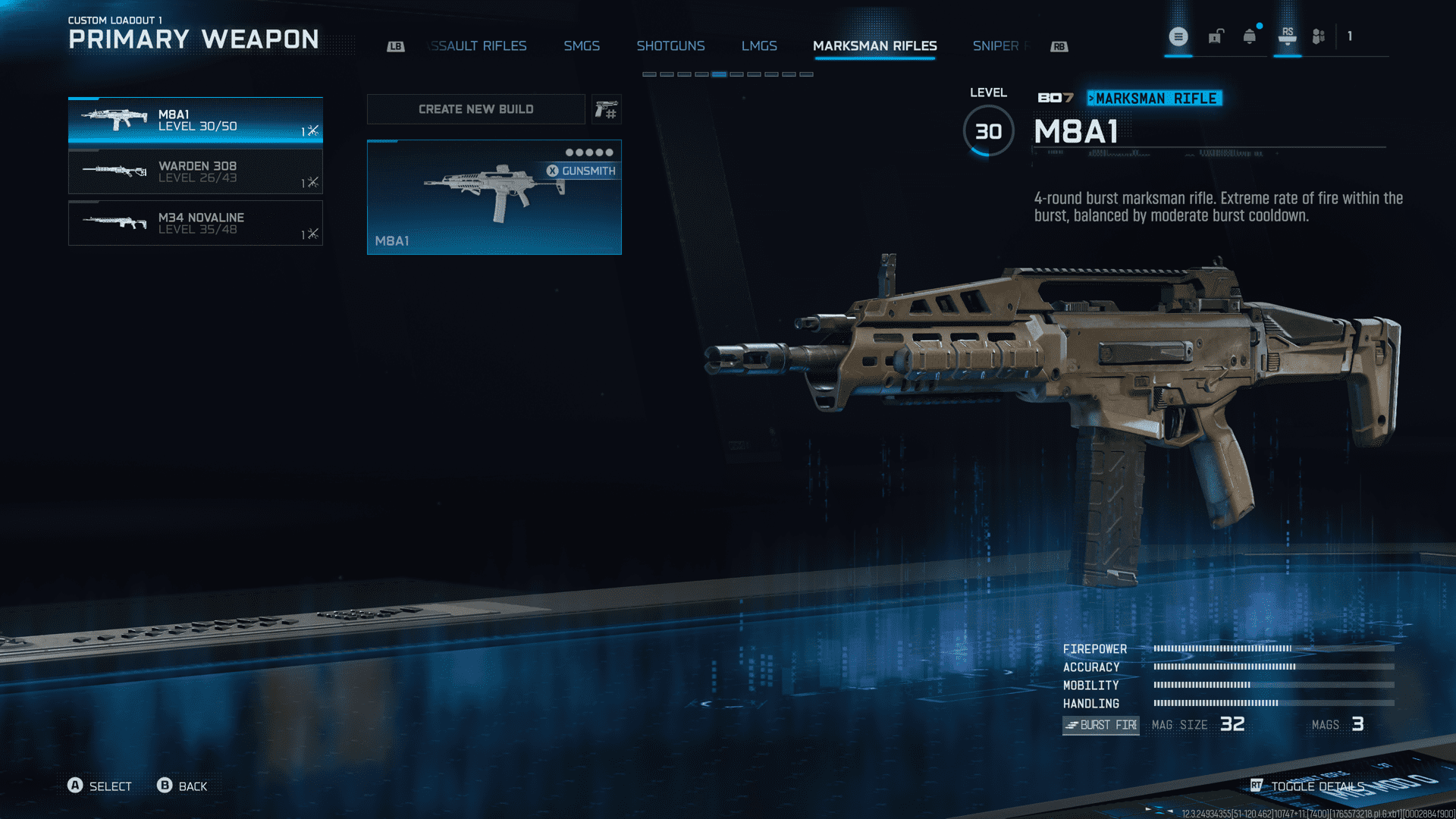Click the Burst Fire mode label
The image size is (1456, 819).
pos(1100,725)
